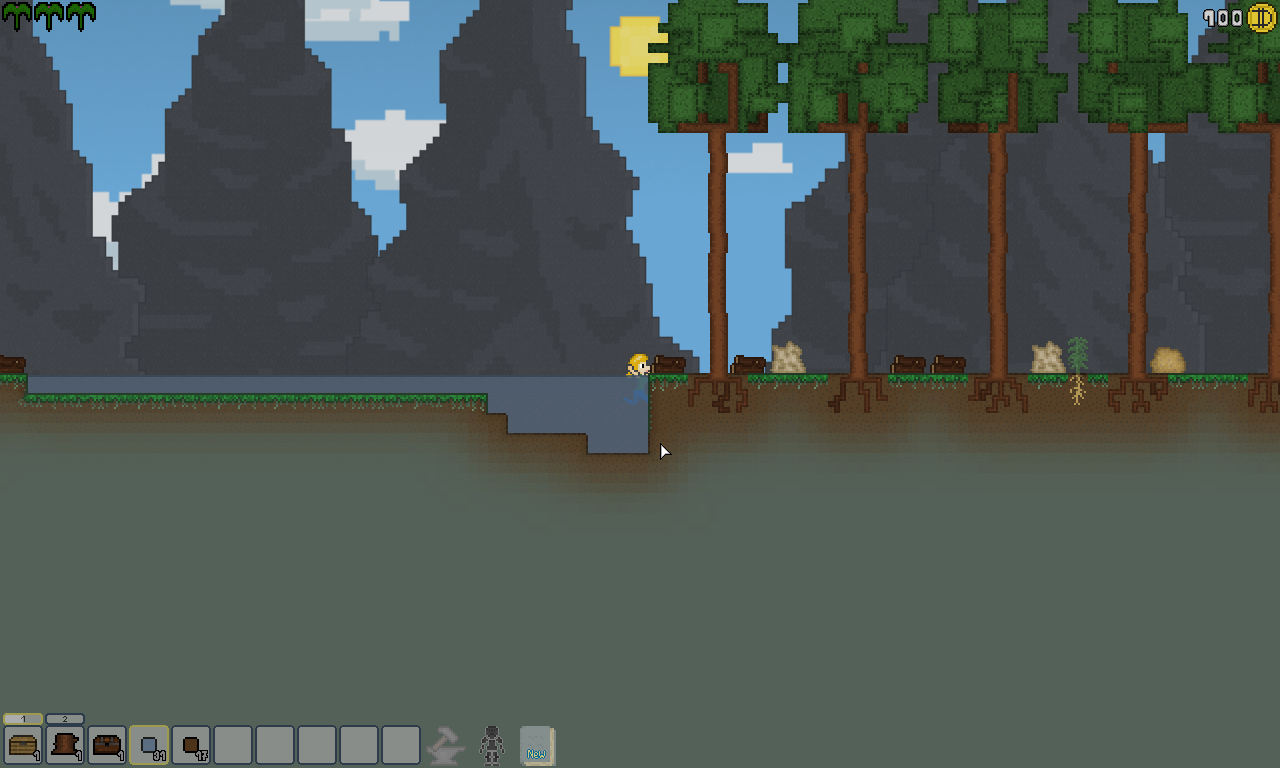1280x768 pixels.
Task: Select the dark treasure chest slot
Action: (107, 745)
